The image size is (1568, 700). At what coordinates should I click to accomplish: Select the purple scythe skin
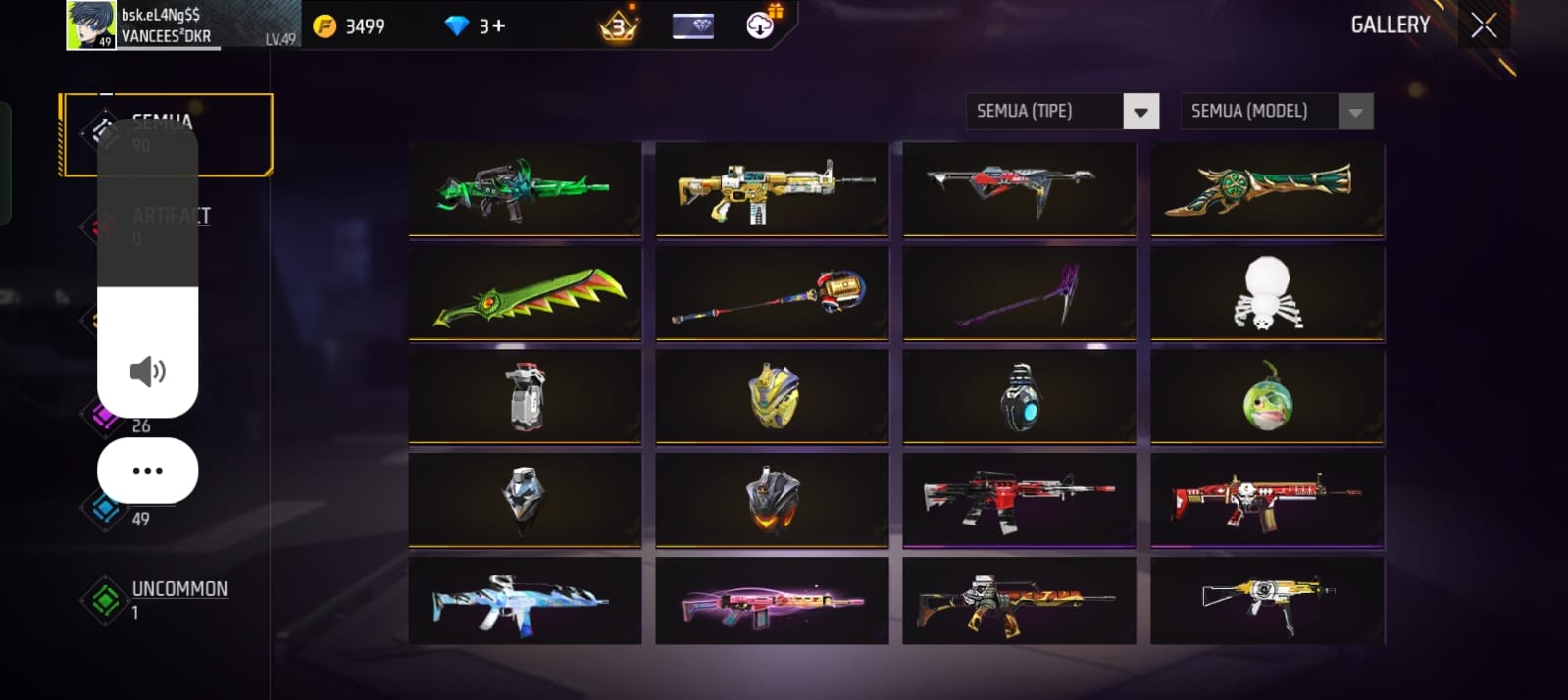click(x=1019, y=294)
